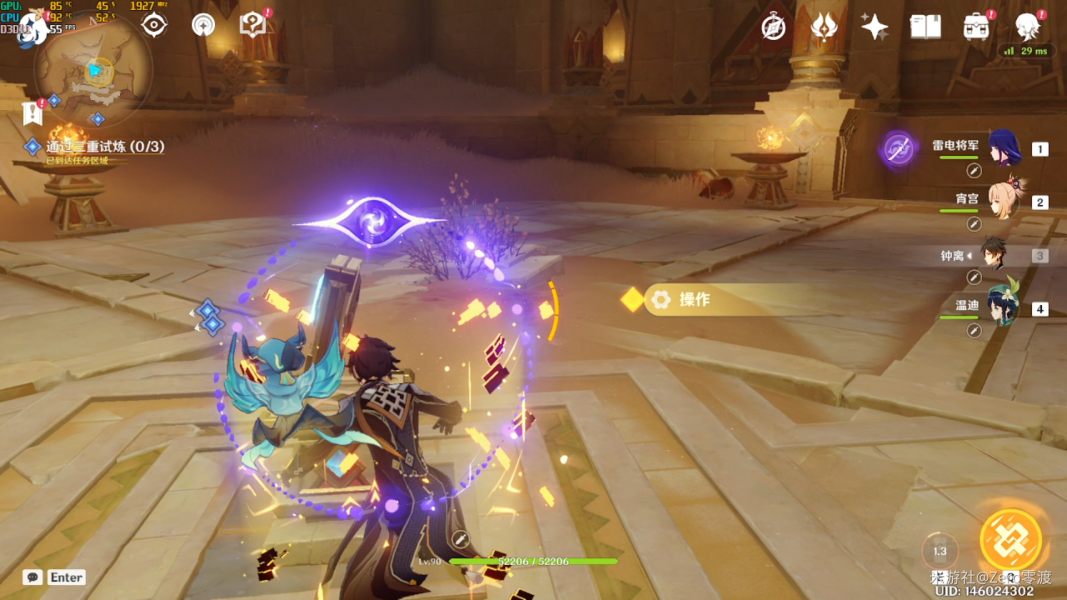Open the Wish four-pointed star icon

tap(874, 27)
